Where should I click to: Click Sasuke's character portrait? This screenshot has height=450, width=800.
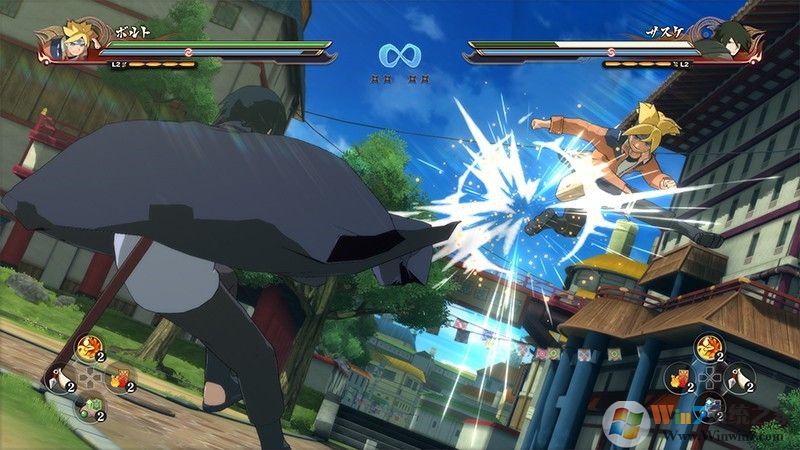coord(741,42)
